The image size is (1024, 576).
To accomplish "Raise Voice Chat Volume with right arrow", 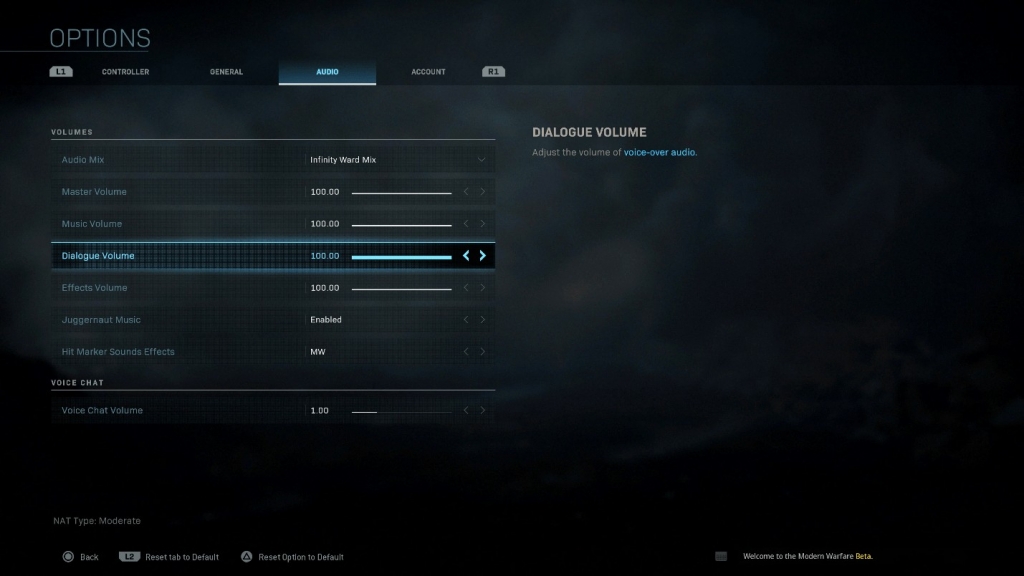I will coord(483,411).
